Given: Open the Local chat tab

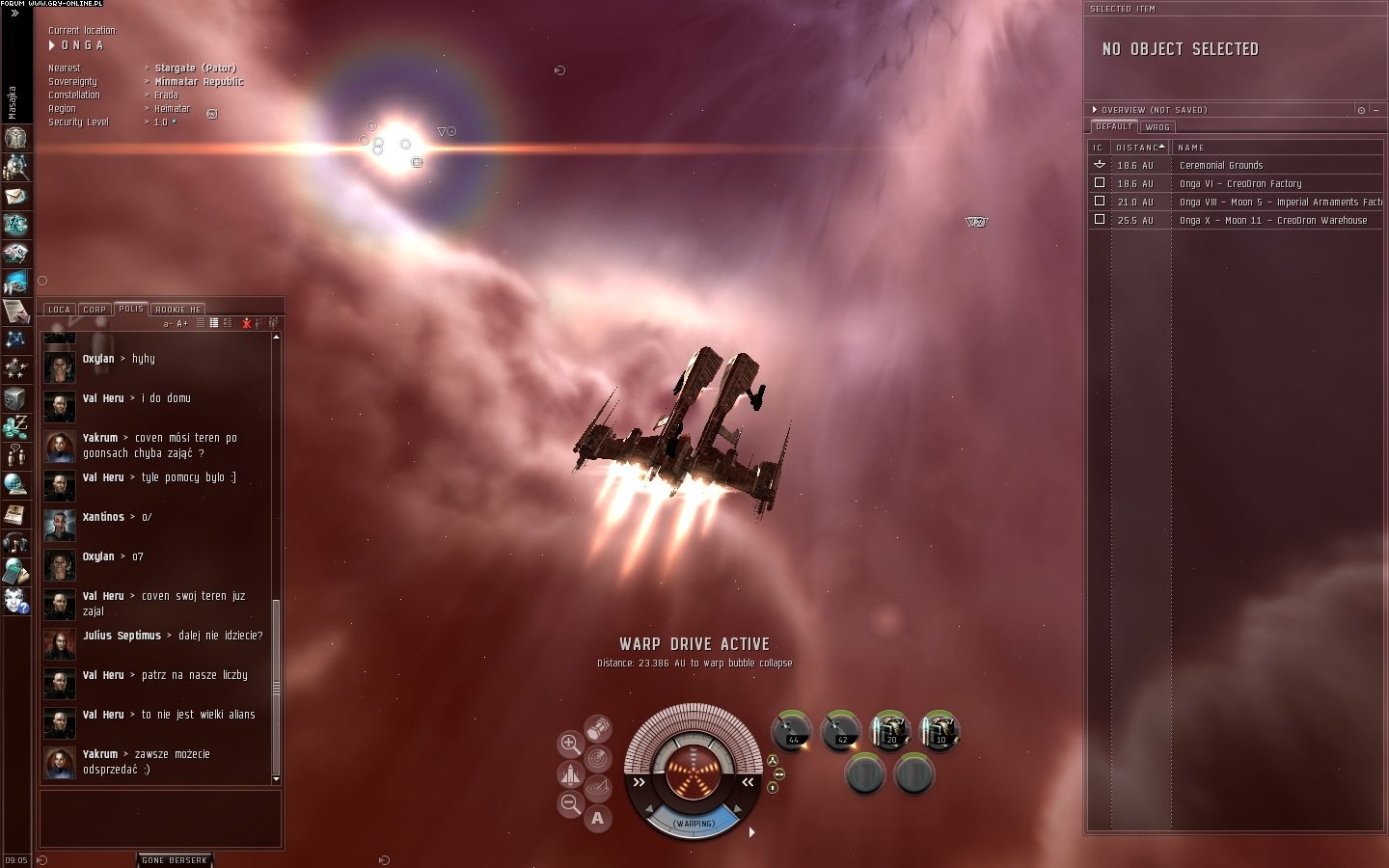Looking at the screenshot, I should pyautogui.click(x=59, y=310).
